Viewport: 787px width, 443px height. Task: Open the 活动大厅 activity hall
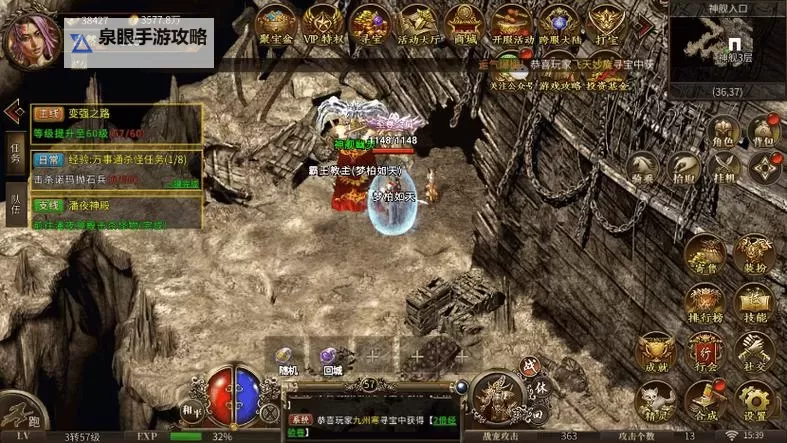pyautogui.click(x=418, y=23)
